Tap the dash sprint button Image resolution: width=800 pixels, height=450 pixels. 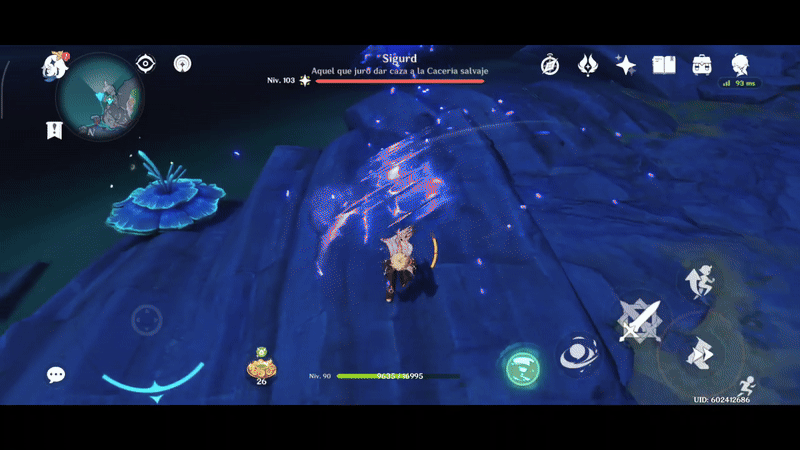coord(699,353)
